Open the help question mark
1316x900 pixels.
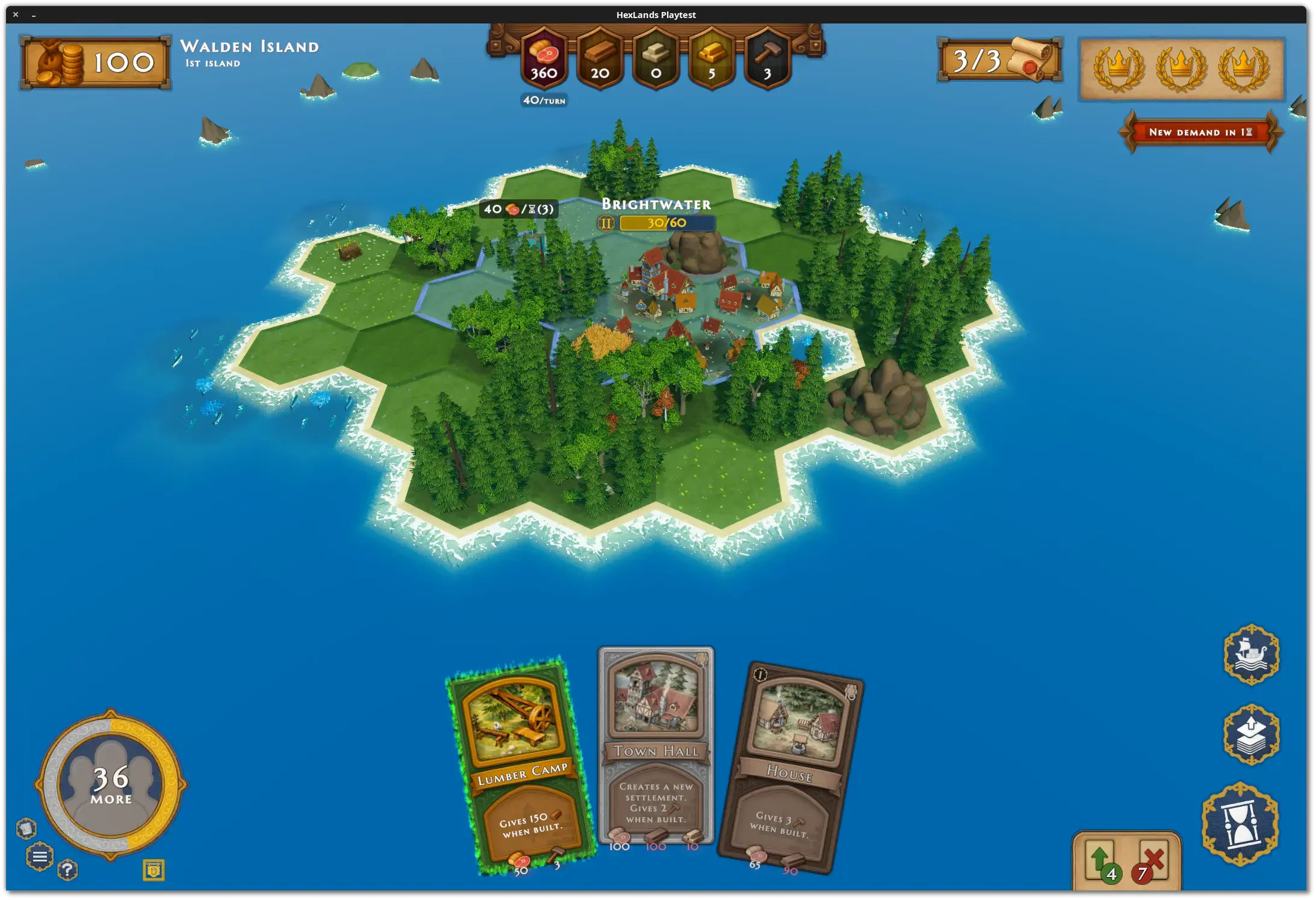click(68, 871)
